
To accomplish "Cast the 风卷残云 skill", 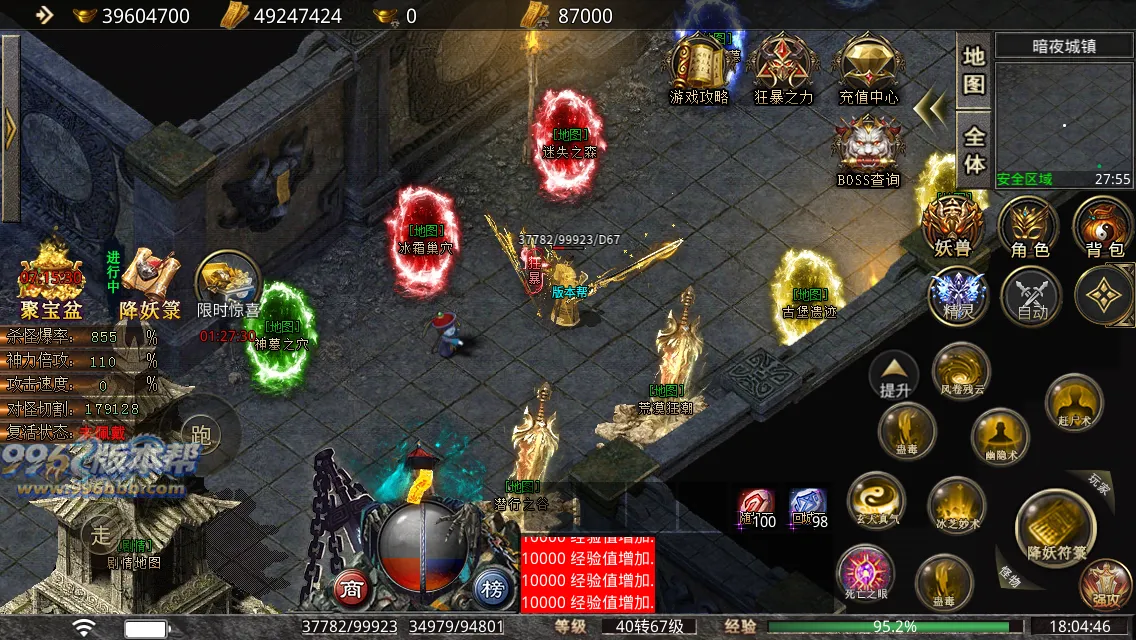I will [961, 370].
